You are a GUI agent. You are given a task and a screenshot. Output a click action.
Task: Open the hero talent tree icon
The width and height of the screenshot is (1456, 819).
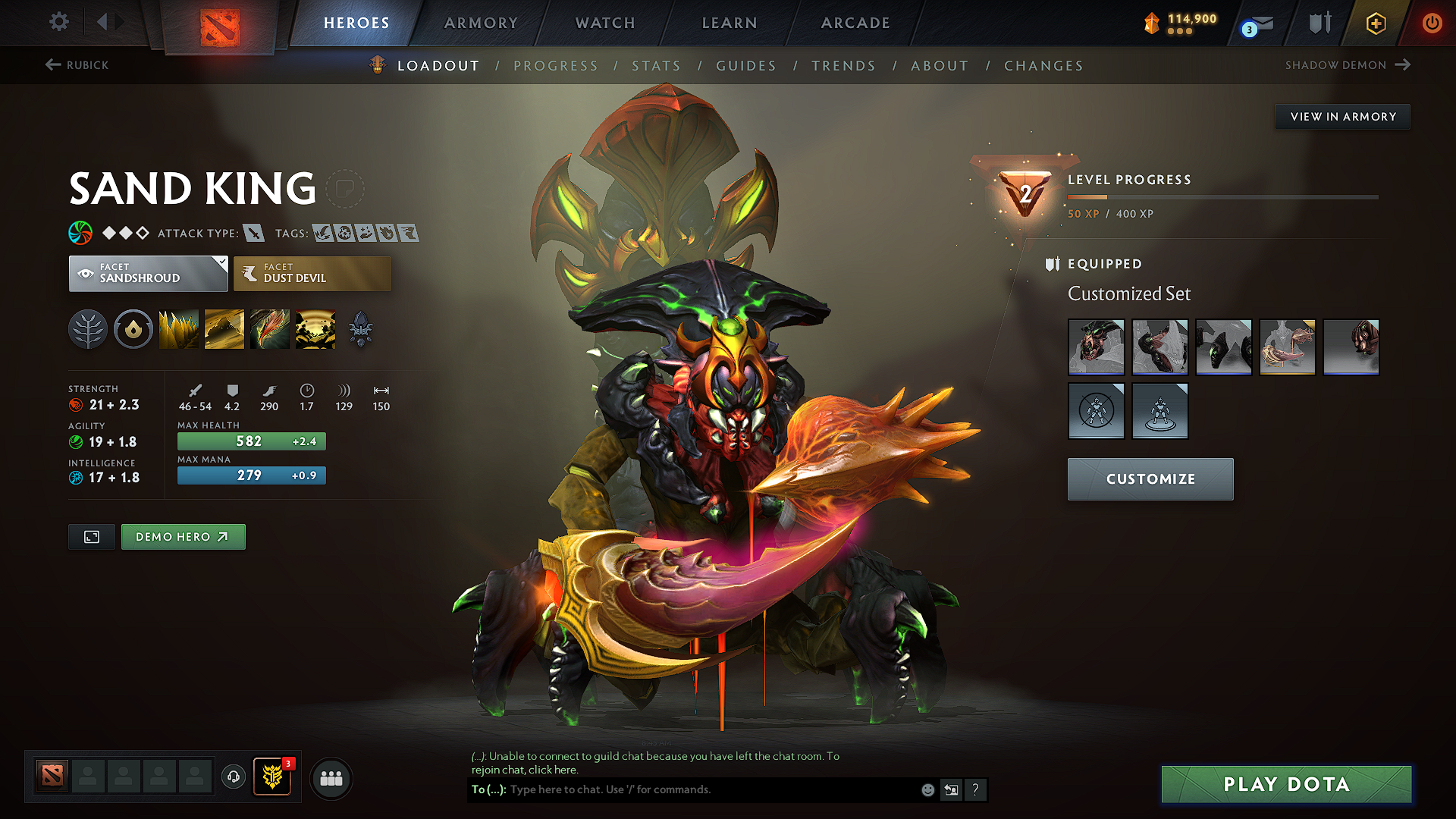(88, 328)
